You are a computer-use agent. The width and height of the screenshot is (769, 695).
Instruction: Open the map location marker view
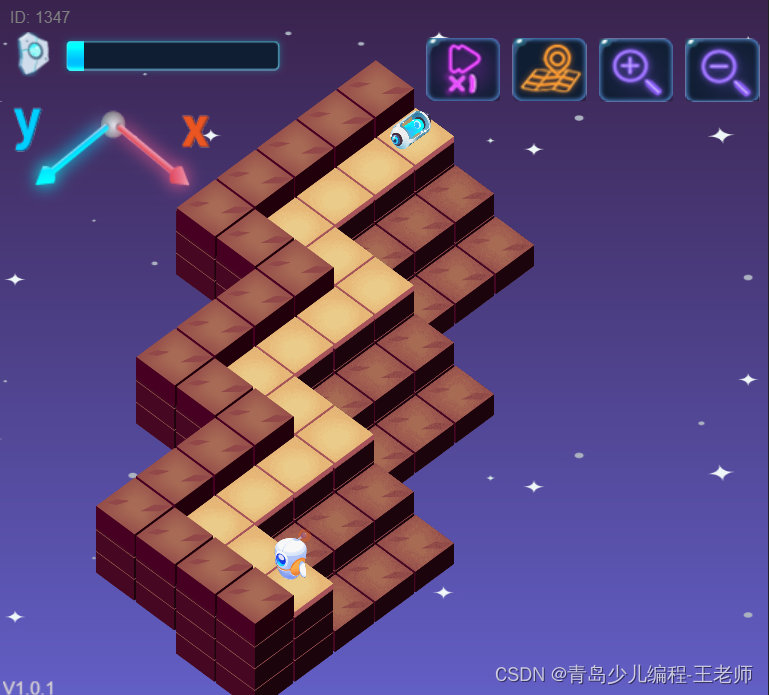pos(549,69)
